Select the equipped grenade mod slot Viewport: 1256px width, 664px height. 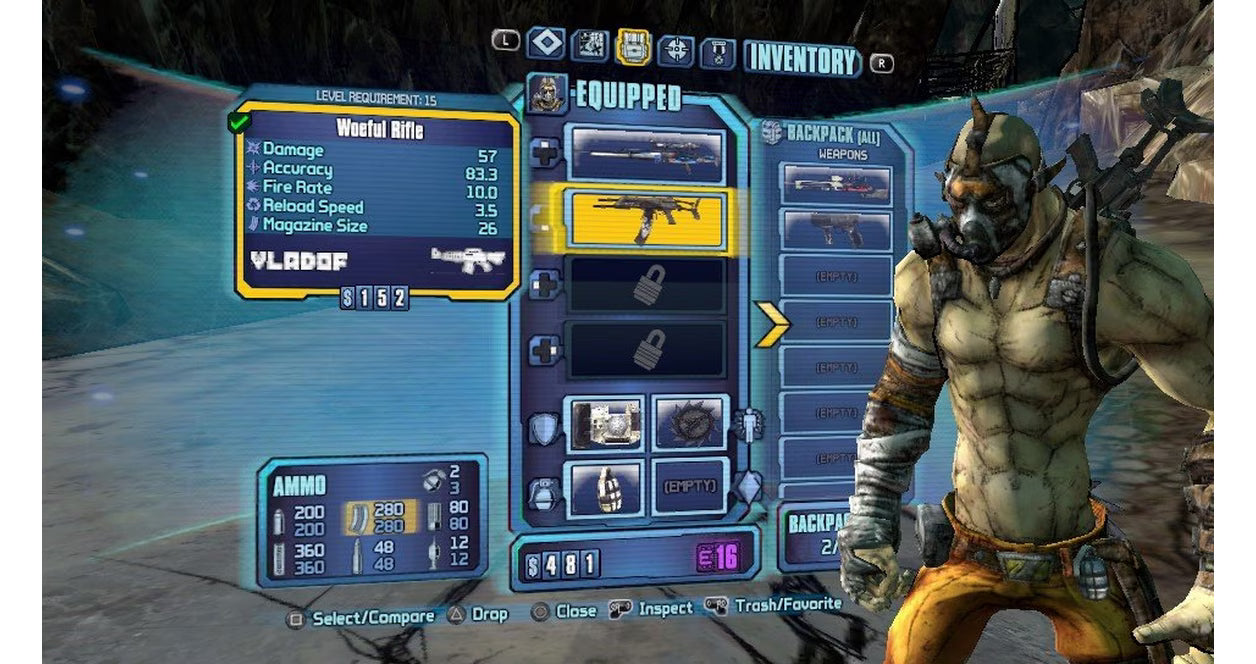coord(606,487)
